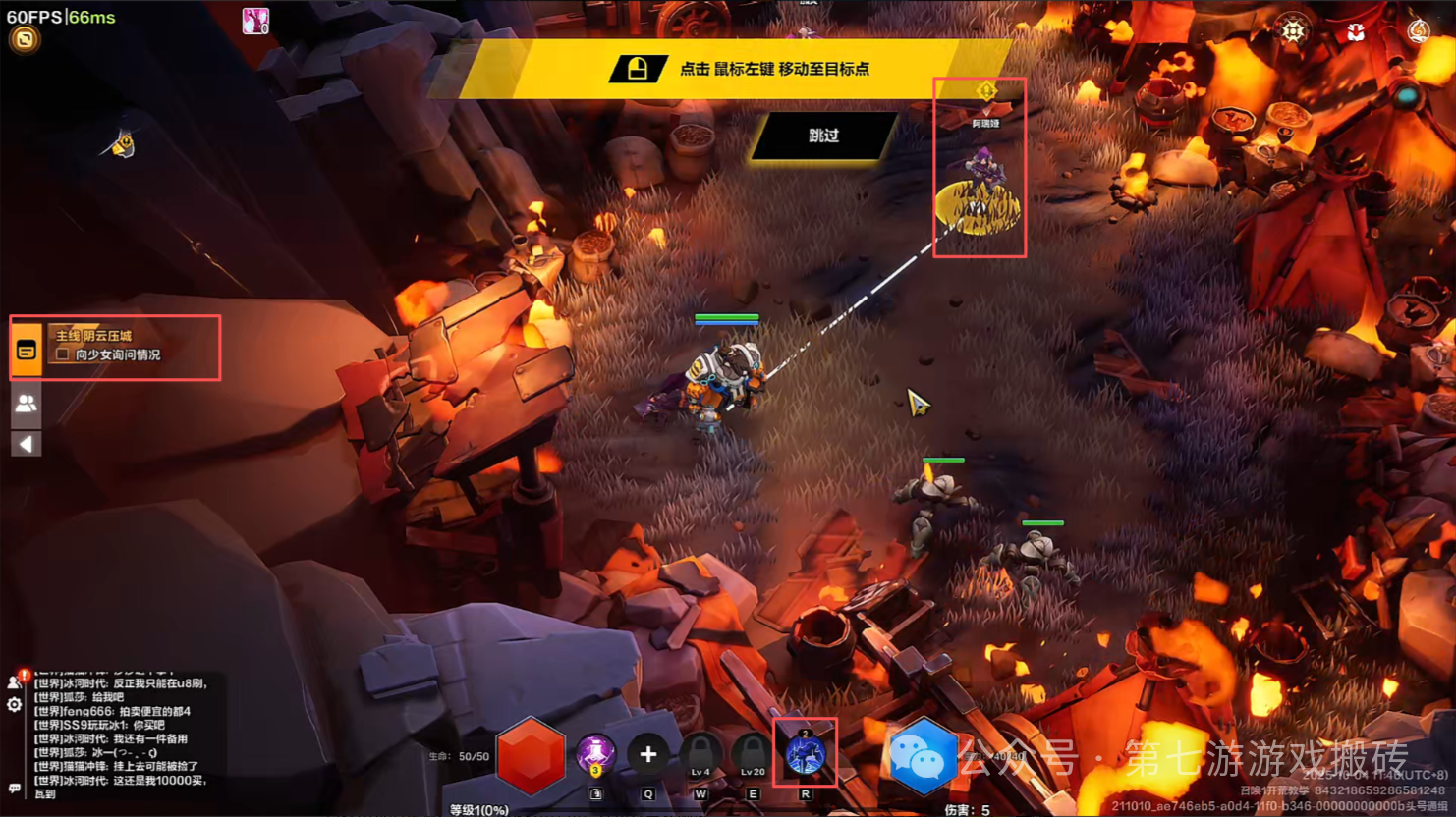Click the chat speech bubble icon
Screen dimensions: 1456x817
tap(15, 788)
